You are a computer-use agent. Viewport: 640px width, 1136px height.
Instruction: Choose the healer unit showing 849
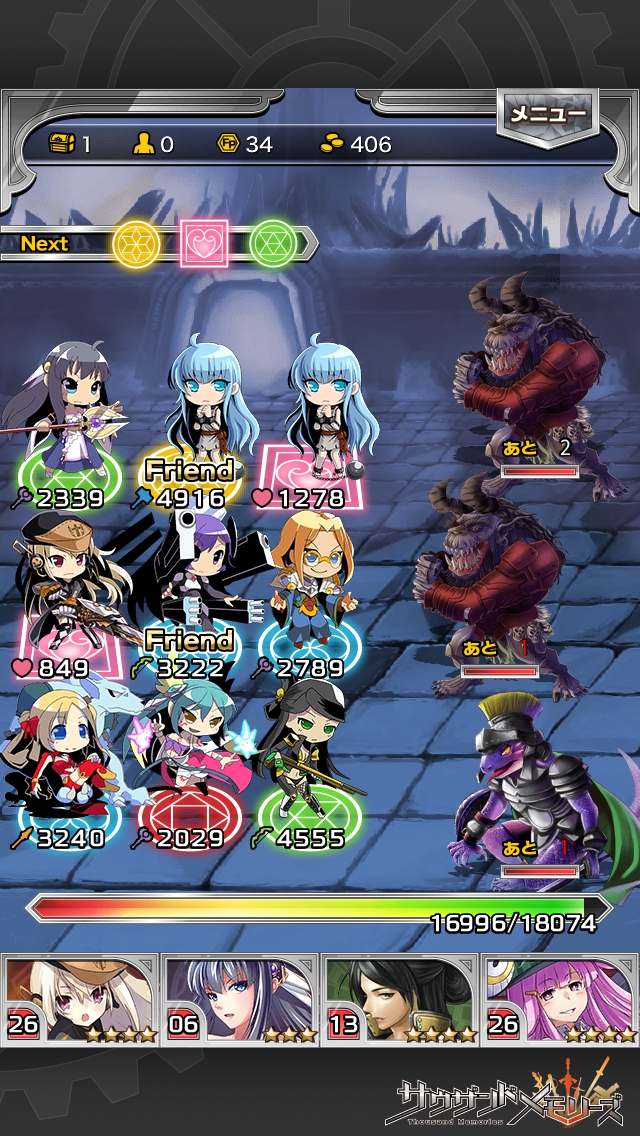click(x=65, y=585)
